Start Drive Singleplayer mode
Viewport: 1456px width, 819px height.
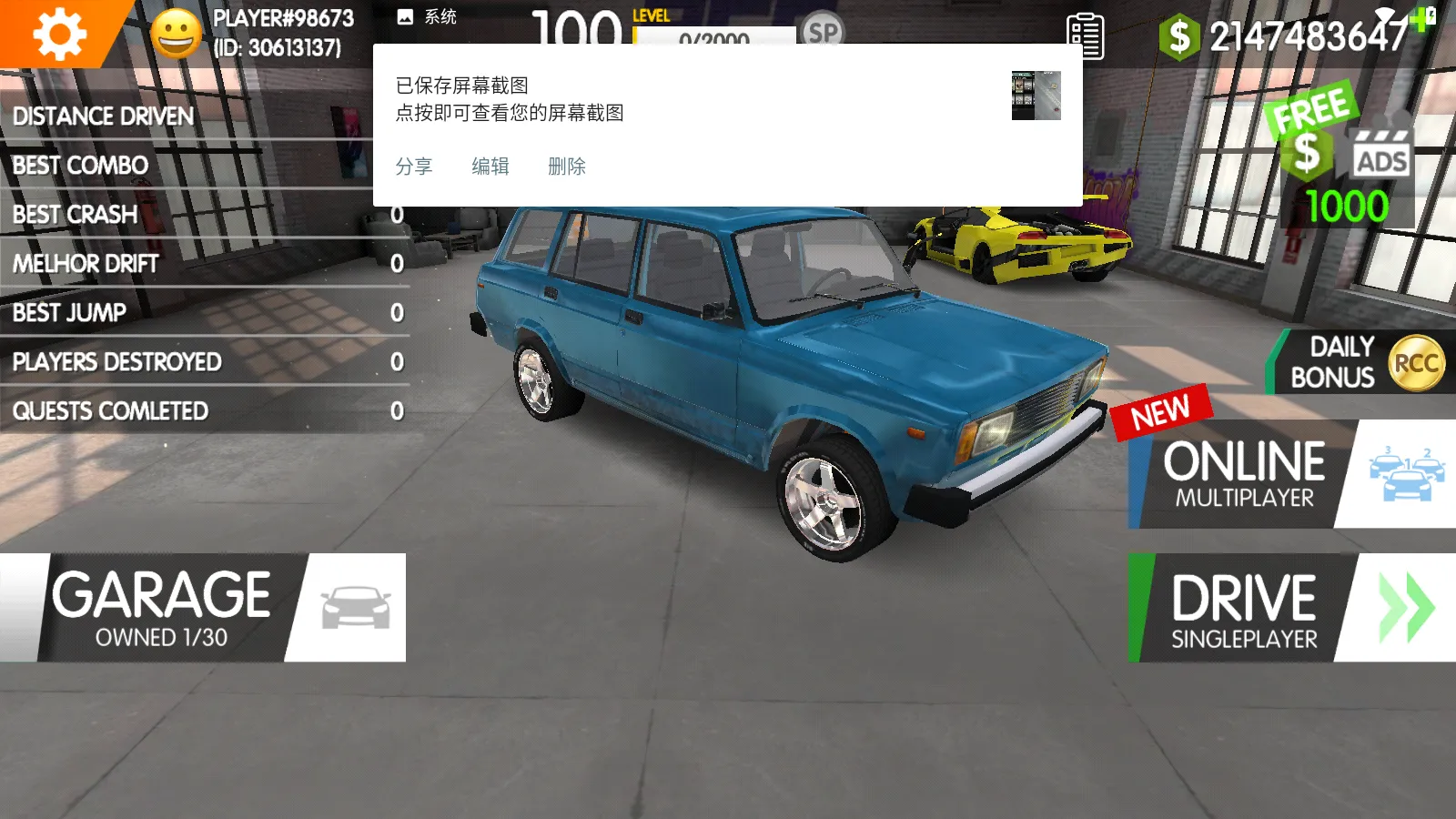(1291, 607)
